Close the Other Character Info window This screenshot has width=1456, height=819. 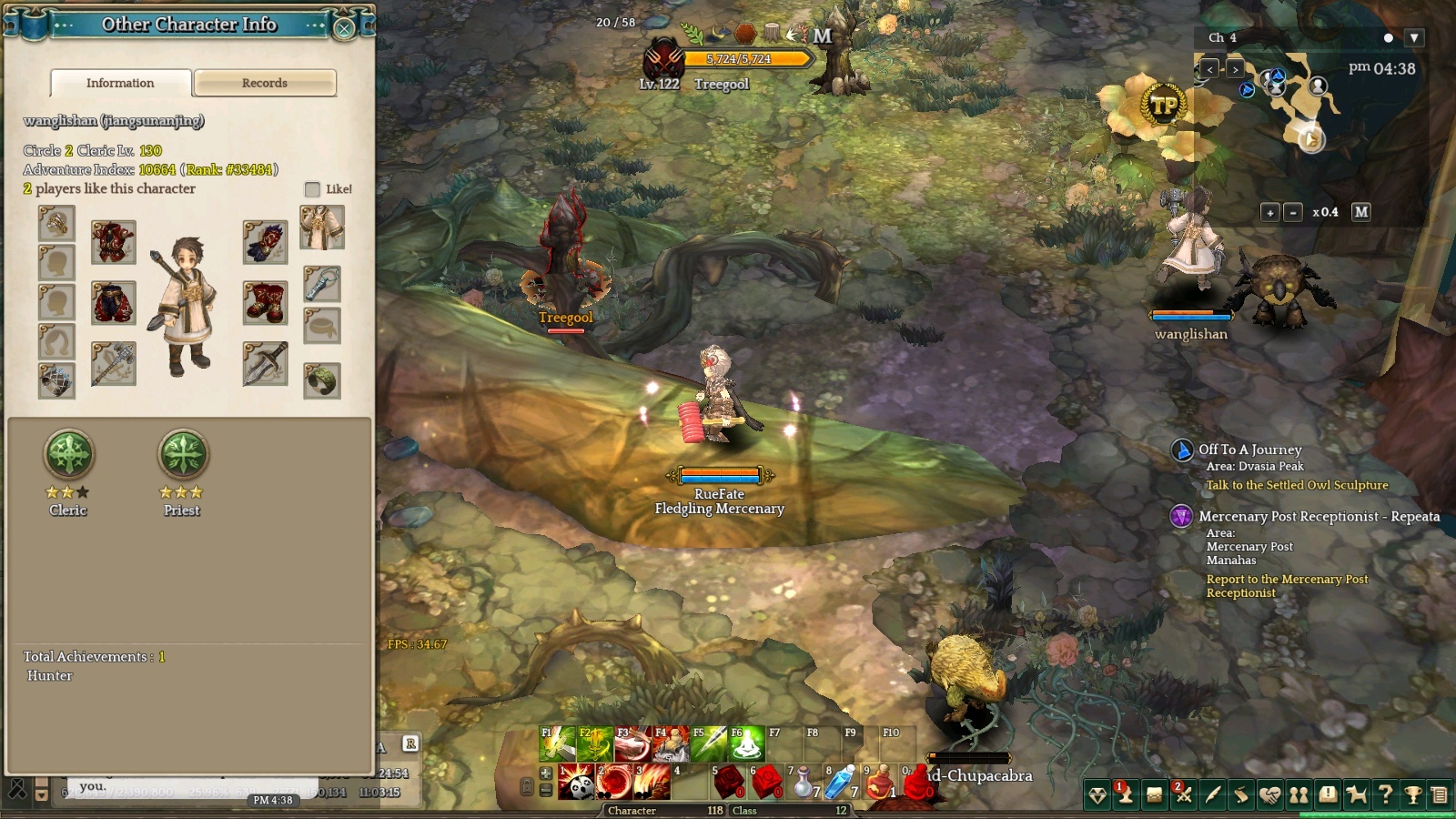[344, 28]
